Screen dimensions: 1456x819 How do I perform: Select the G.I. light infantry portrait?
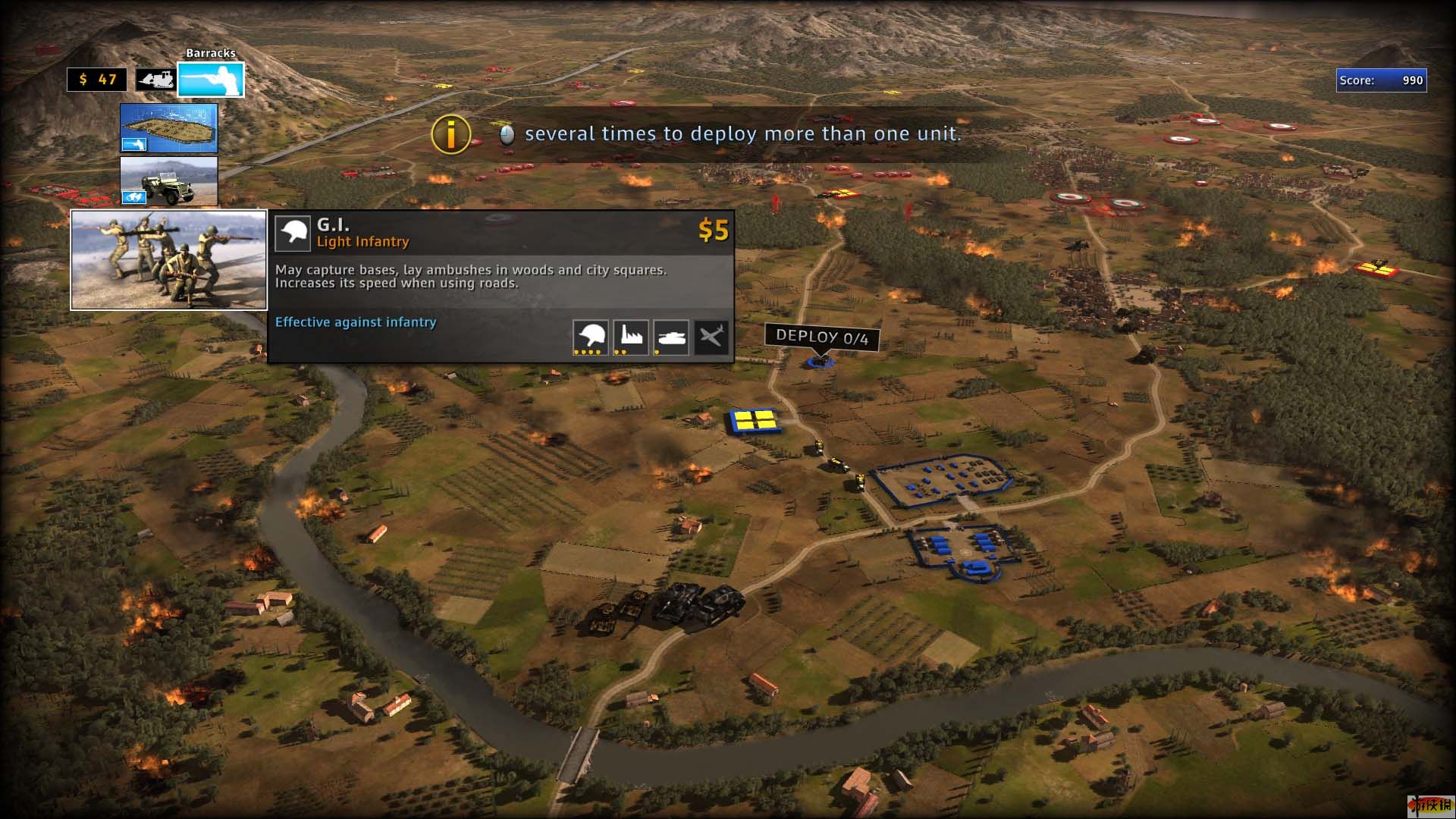point(168,260)
